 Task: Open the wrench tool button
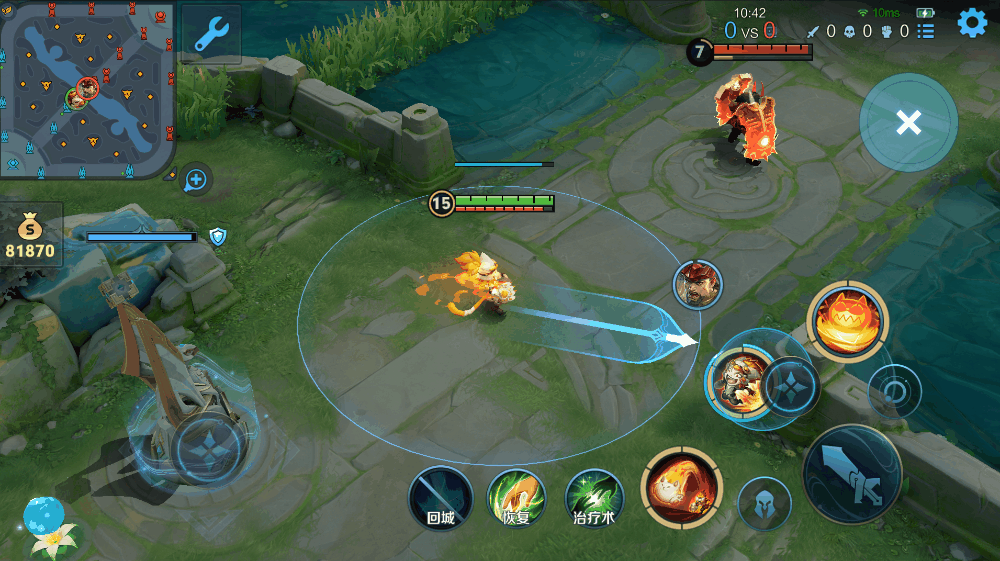[211, 35]
